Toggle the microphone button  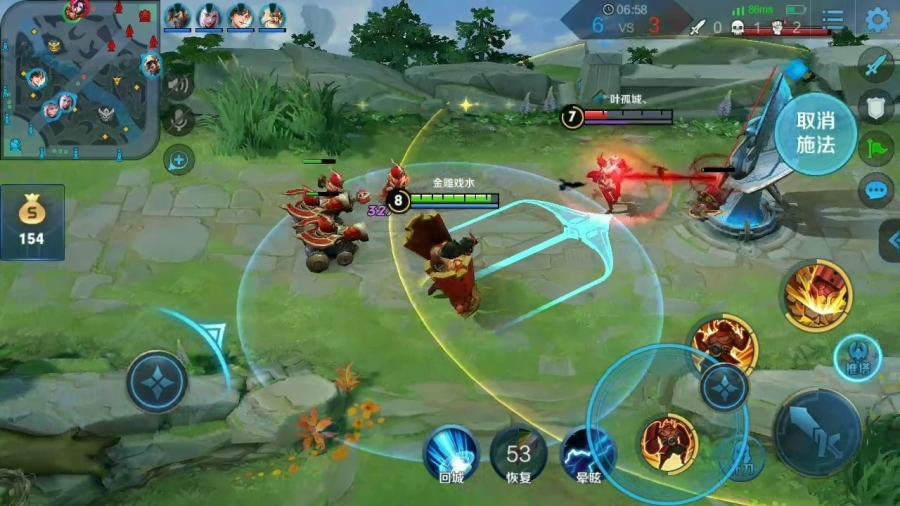coord(180,120)
